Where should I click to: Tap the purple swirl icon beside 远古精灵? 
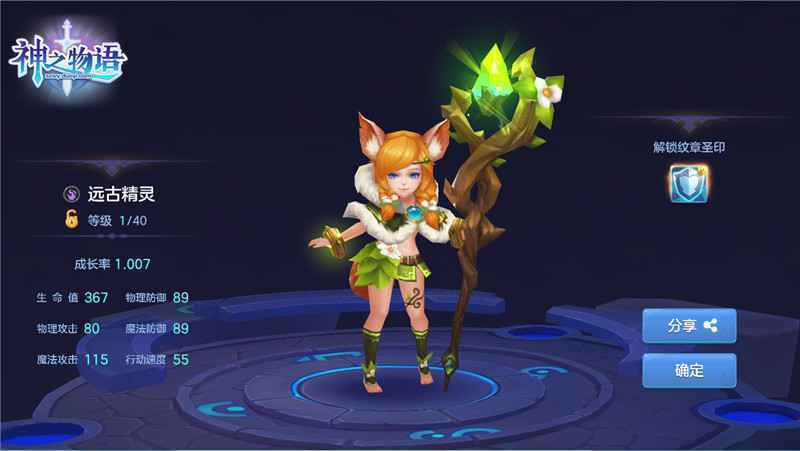72,195
